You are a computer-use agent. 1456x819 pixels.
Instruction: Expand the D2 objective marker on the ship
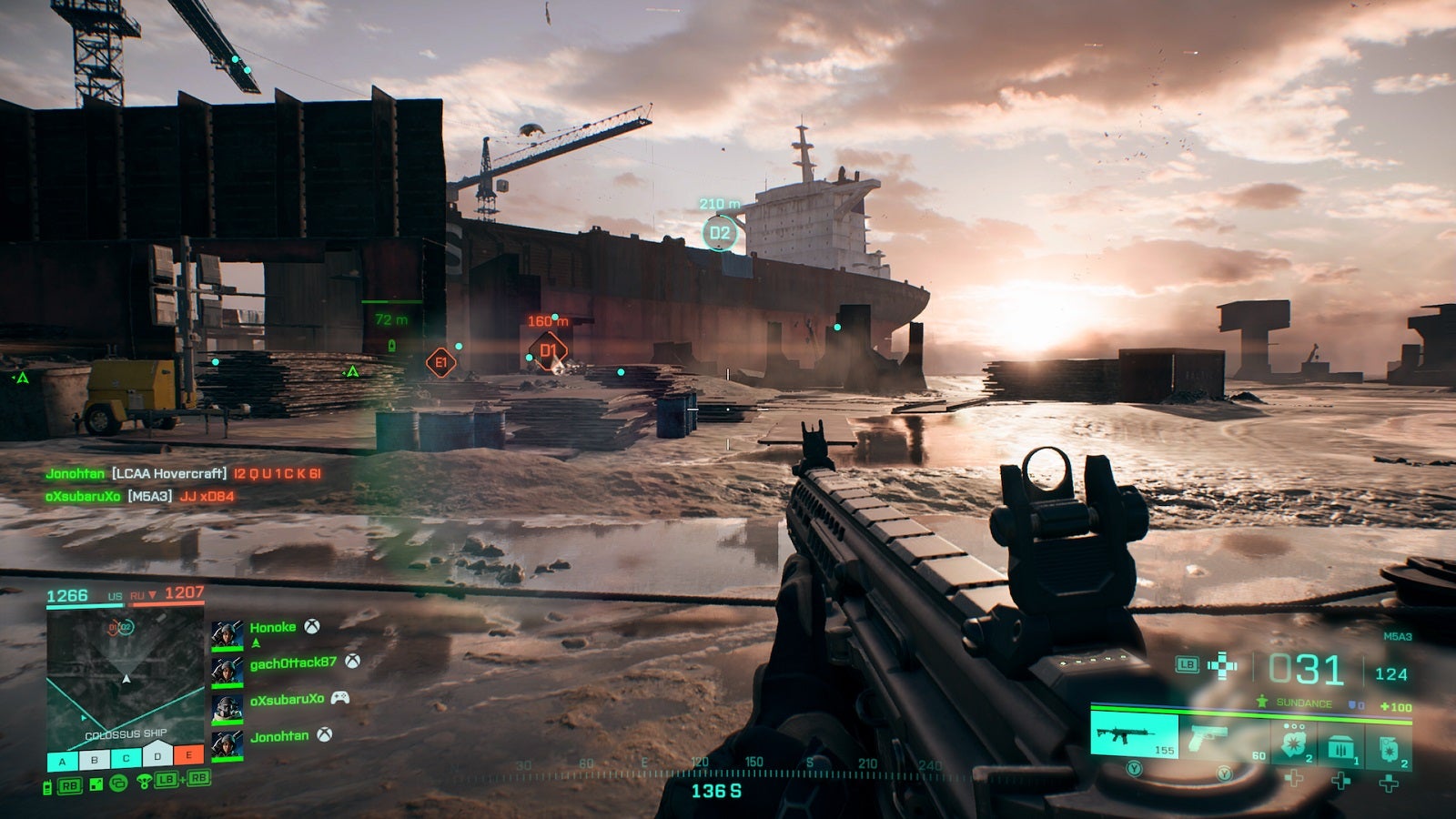(x=719, y=232)
